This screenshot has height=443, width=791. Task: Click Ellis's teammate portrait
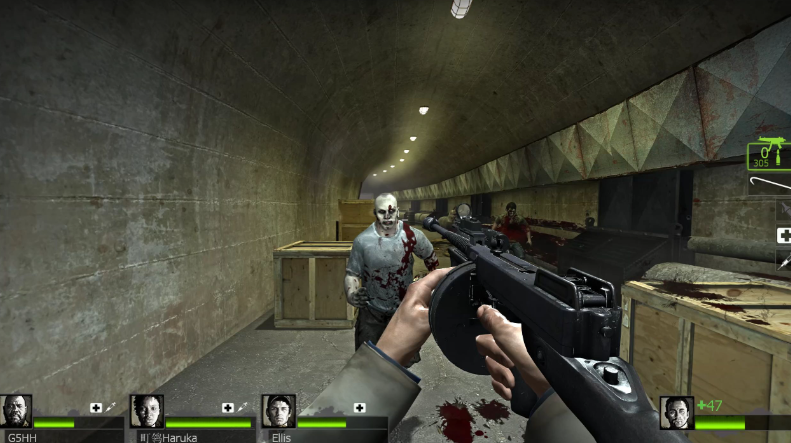(x=278, y=411)
